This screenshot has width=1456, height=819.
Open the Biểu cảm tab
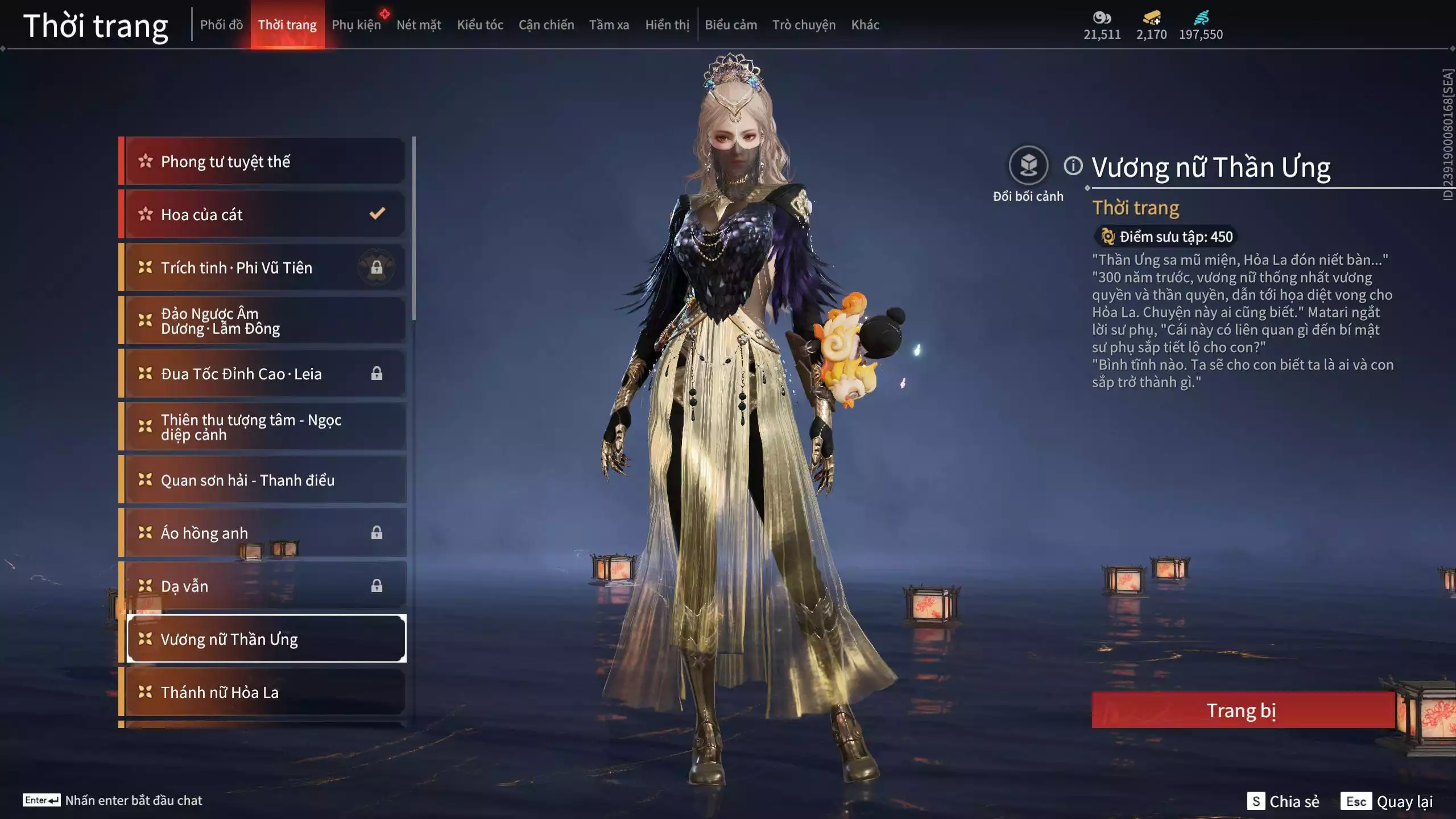731,25
